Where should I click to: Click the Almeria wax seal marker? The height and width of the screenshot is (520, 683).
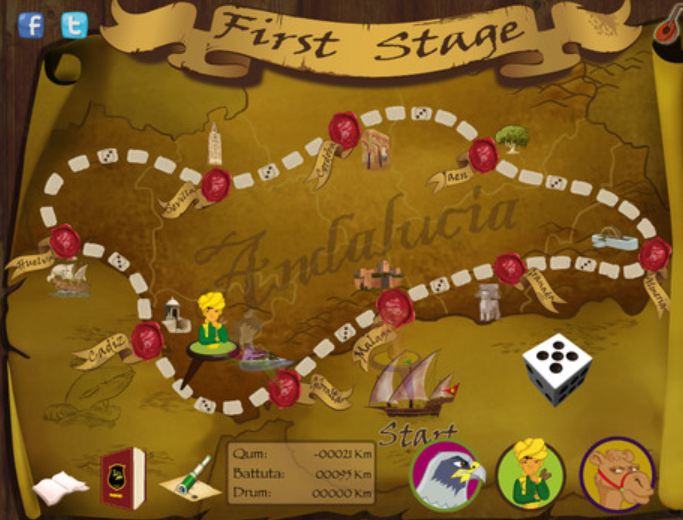point(655,254)
